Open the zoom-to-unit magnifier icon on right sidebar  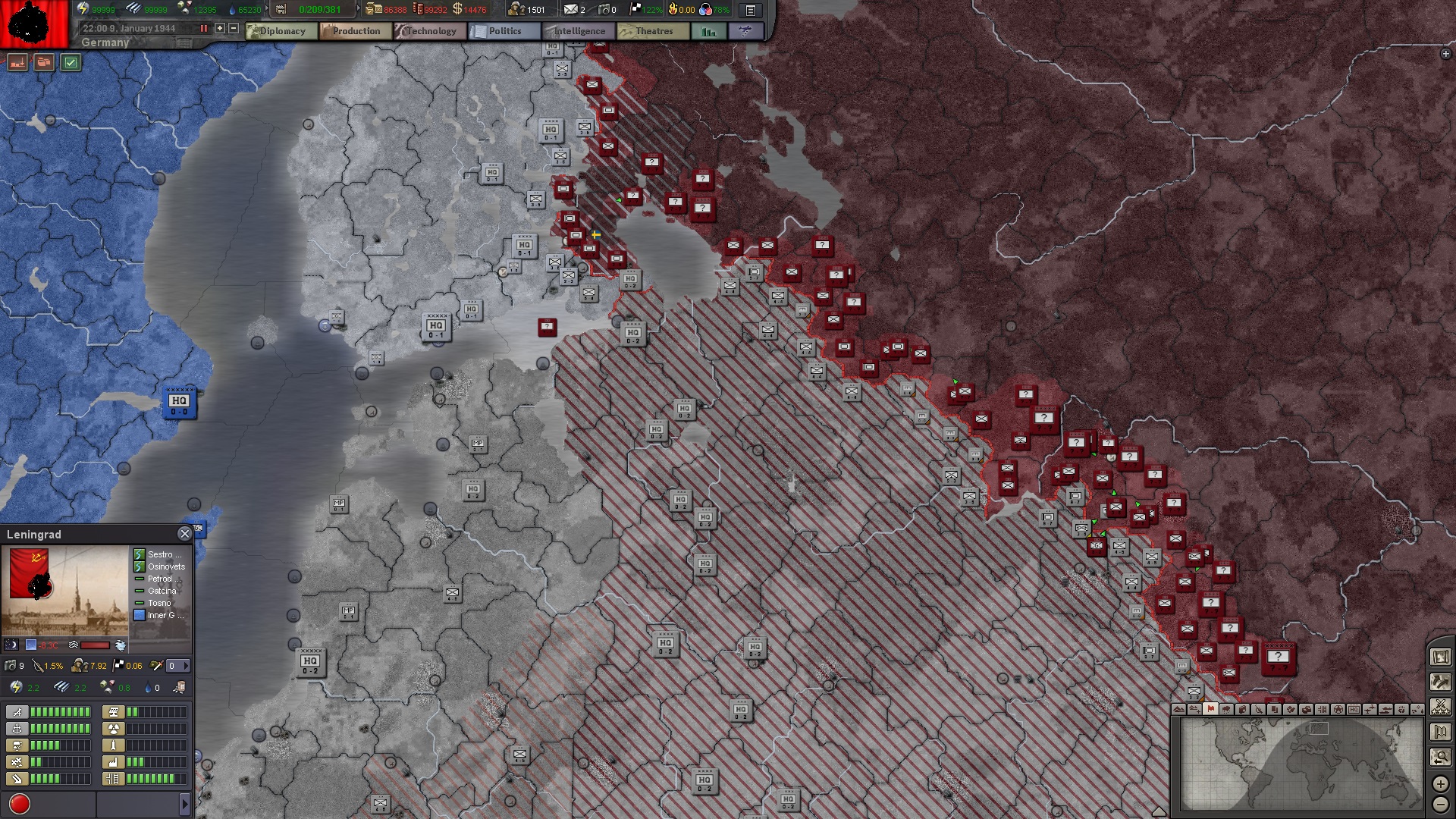pyautogui.click(x=1440, y=755)
